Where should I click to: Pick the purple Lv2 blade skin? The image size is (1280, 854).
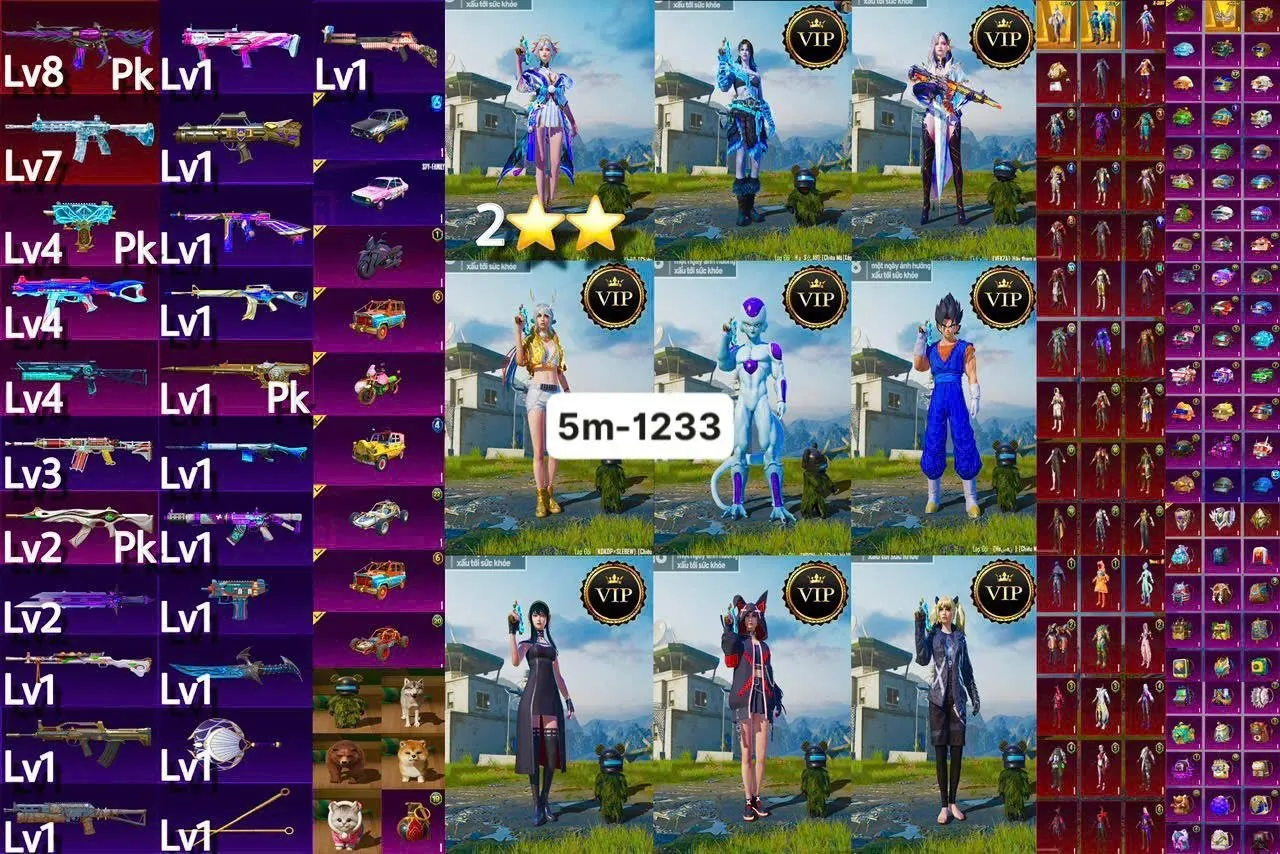(80, 602)
